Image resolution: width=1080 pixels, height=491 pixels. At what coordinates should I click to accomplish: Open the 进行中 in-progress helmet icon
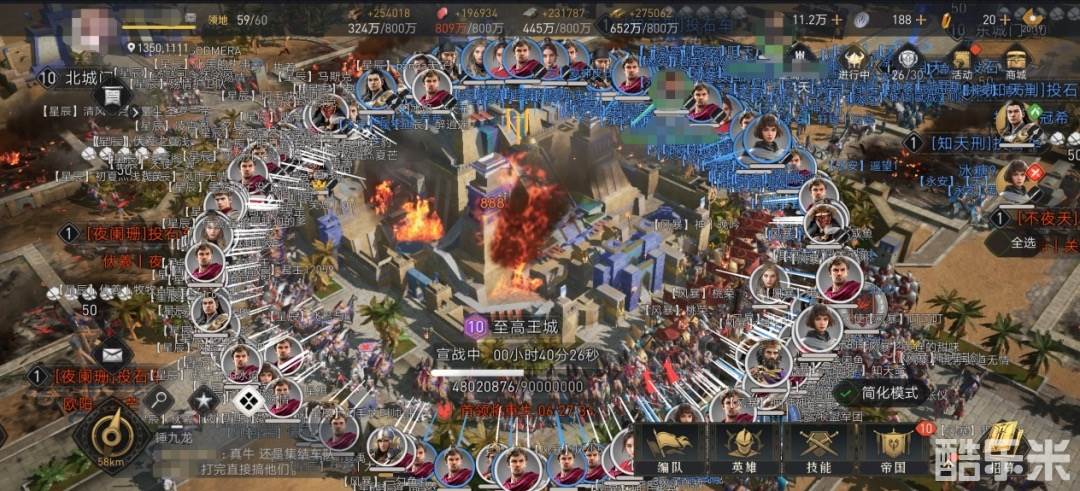[854, 60]
